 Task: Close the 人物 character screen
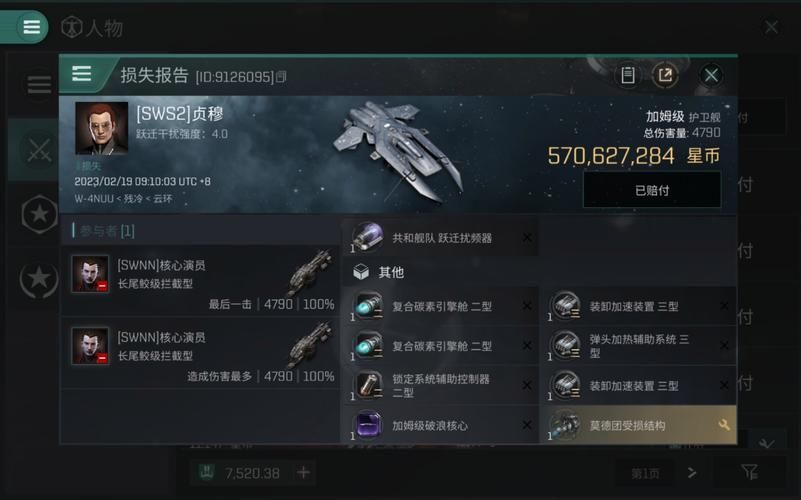771,27
